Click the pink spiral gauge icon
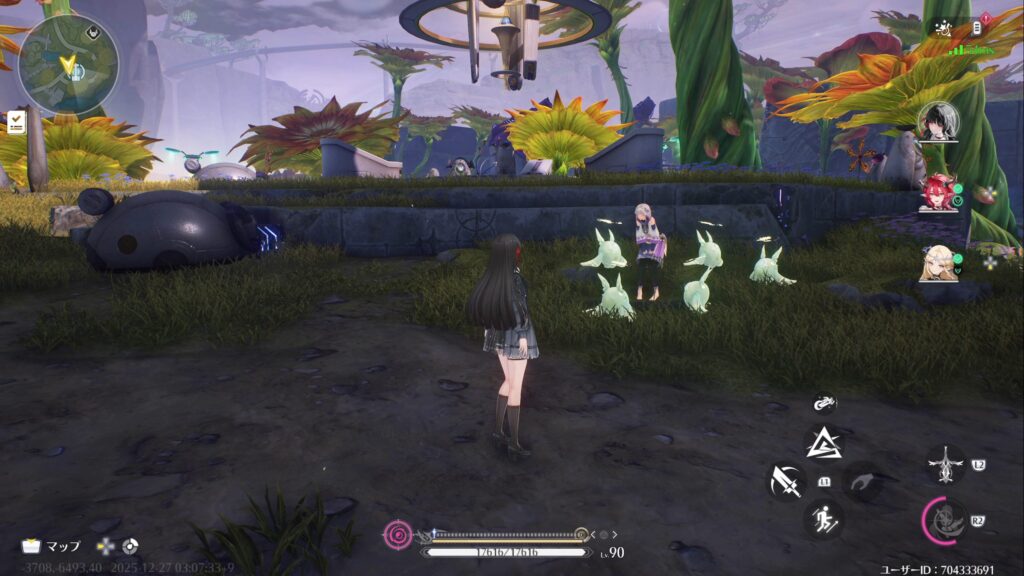1024x576 pixels. click(398, 534)
